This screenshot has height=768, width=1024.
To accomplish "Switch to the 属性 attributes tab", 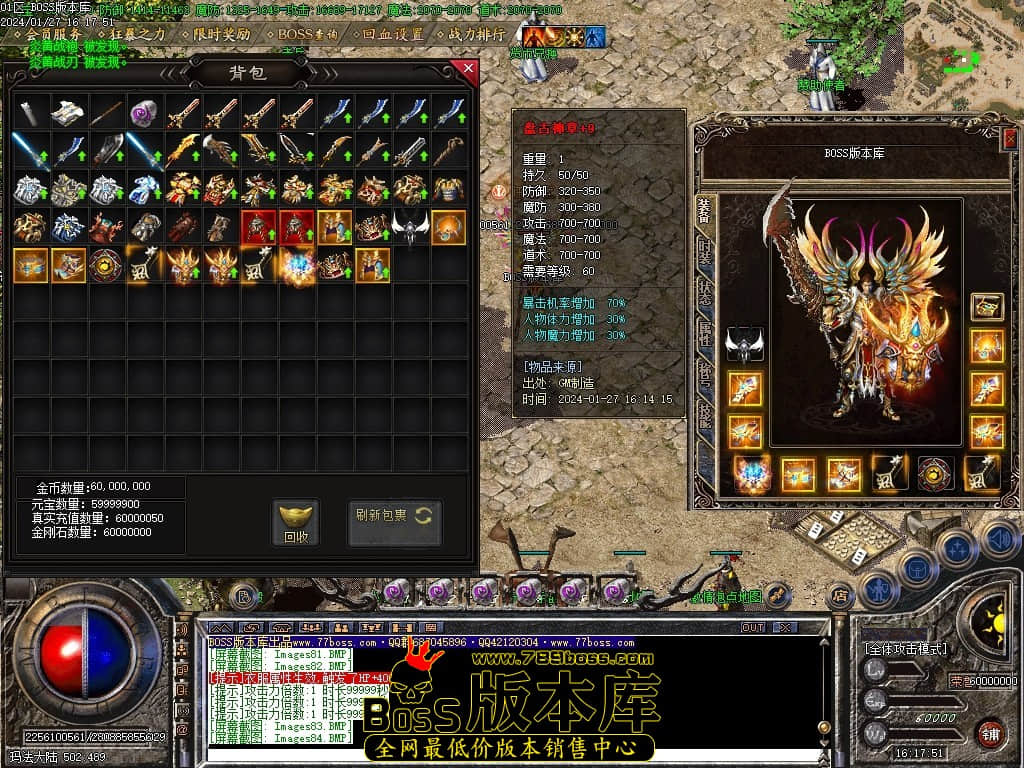I will click(705, 333).
